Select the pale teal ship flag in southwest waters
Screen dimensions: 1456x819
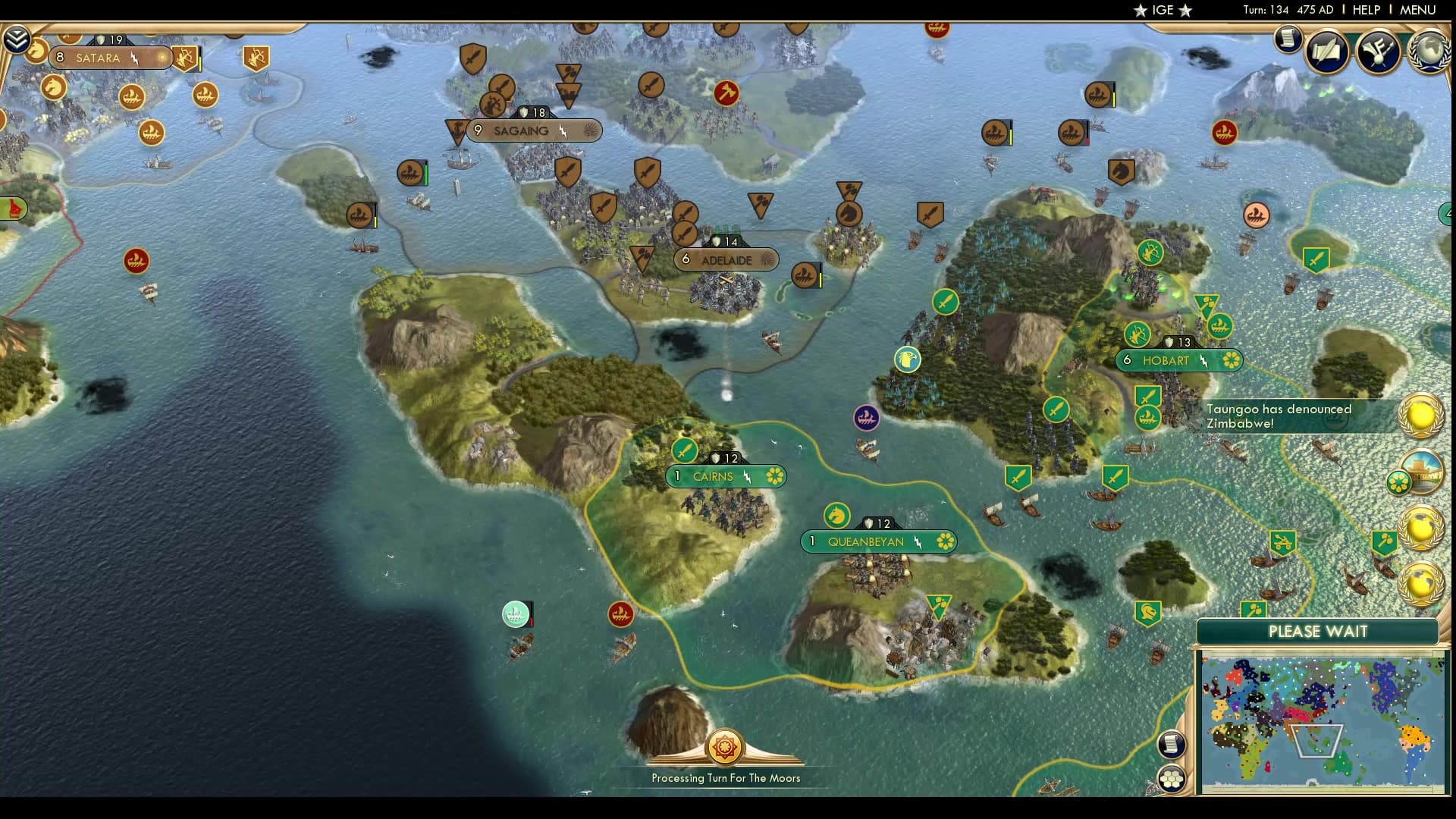pos(515,614)
